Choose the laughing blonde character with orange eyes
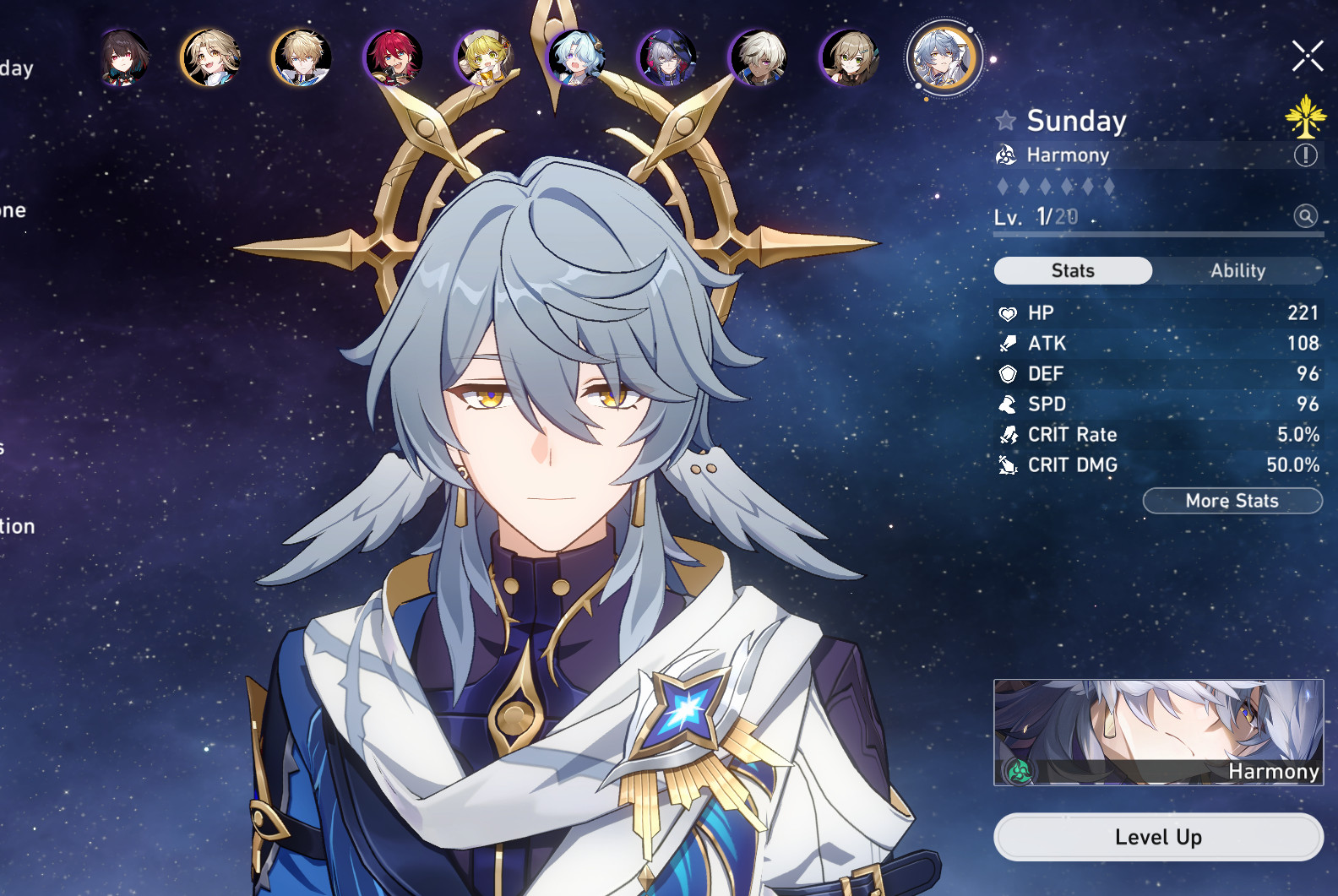1338x896 pixels. (211, 57)
